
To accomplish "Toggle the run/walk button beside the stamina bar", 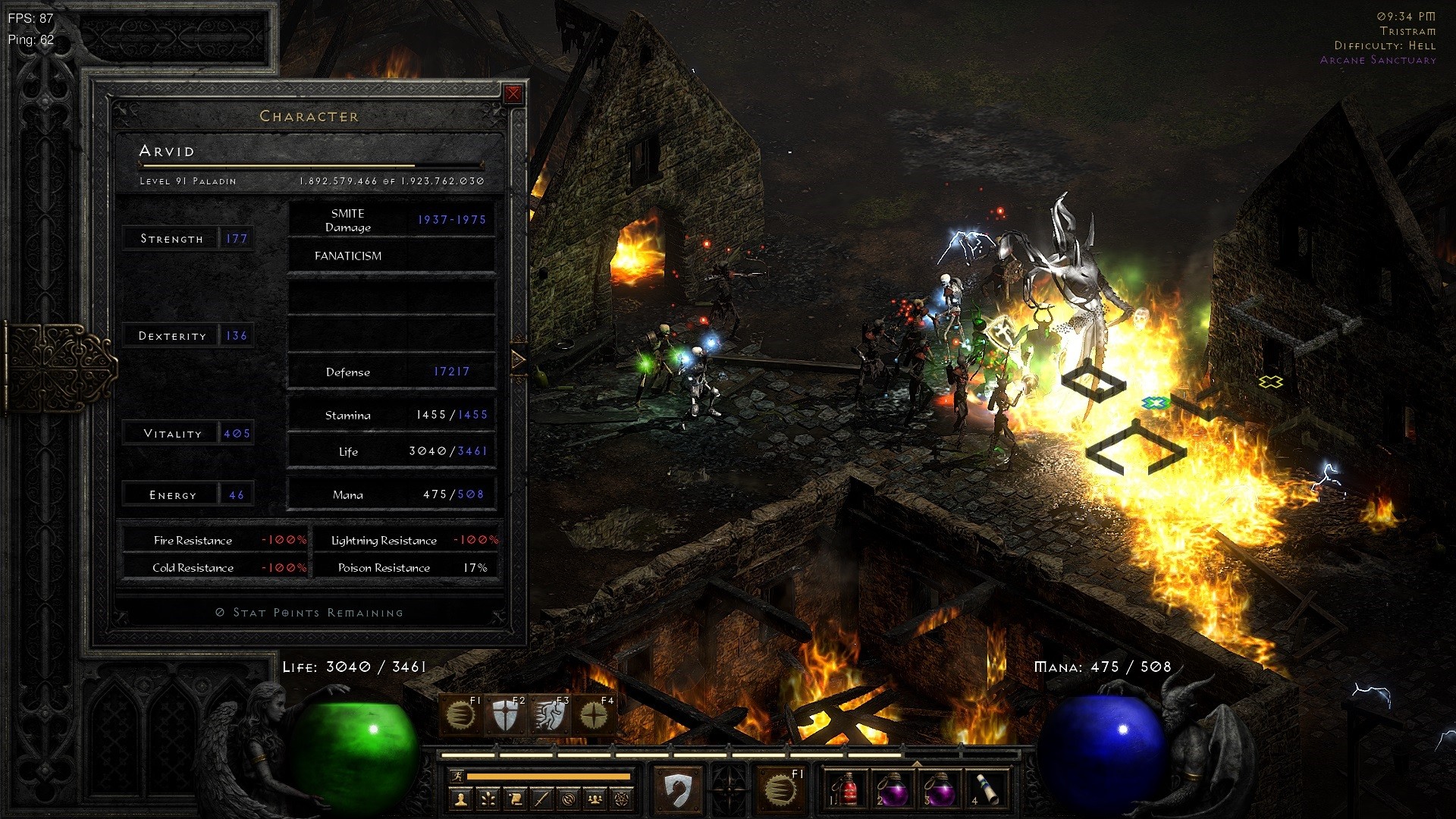I will (x=457, y=776).
